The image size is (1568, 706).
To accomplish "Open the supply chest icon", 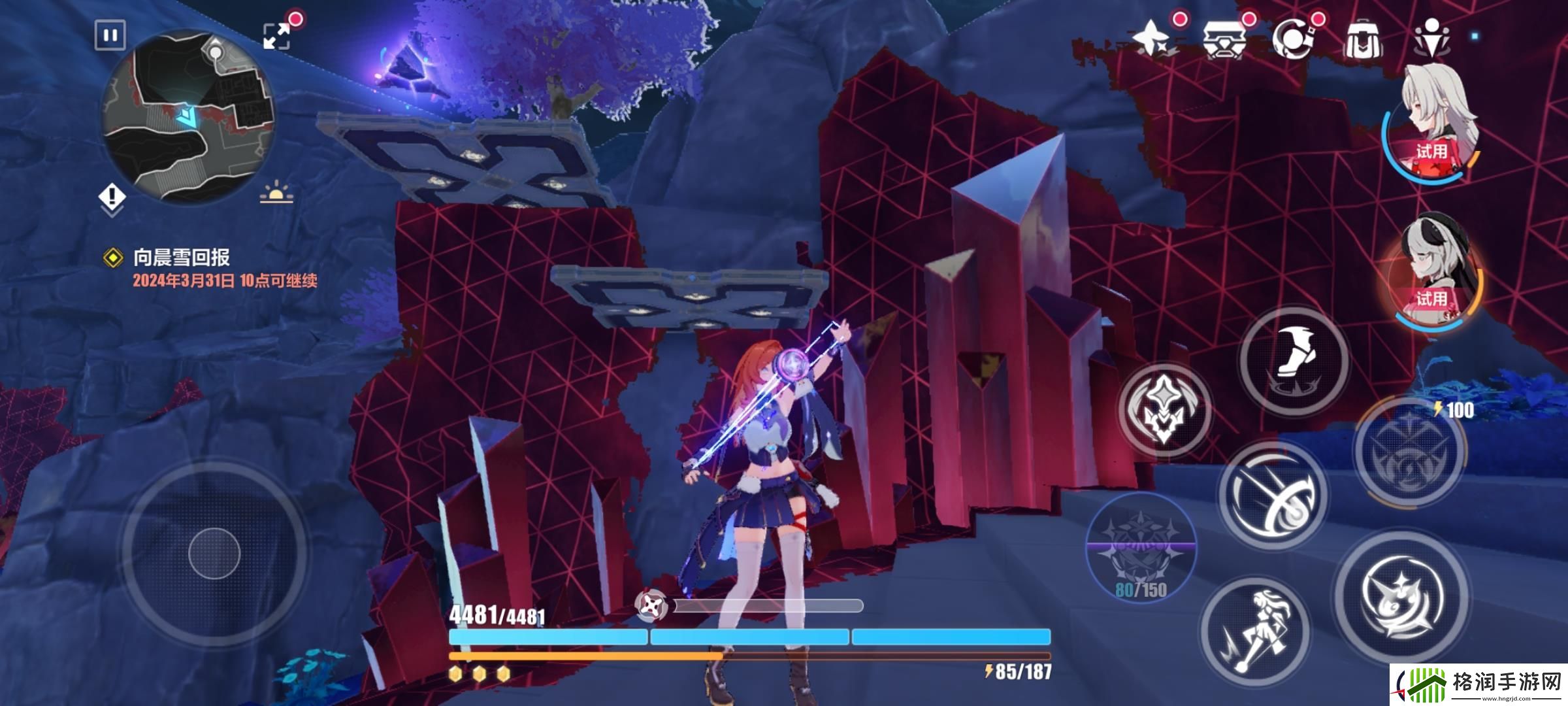I will point(1224,41).
